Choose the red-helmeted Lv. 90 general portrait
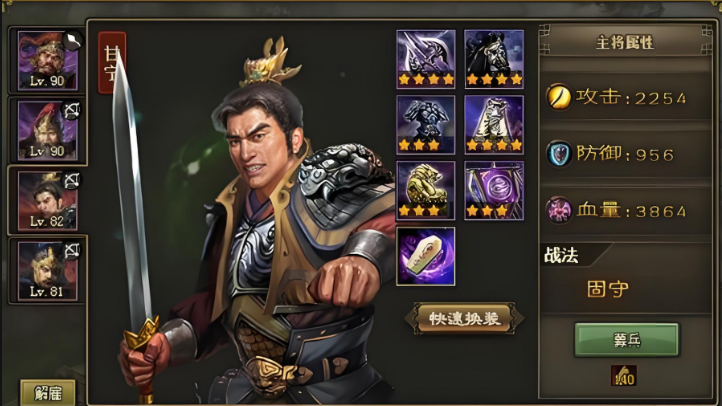722x406 pixels. (47, 129)
